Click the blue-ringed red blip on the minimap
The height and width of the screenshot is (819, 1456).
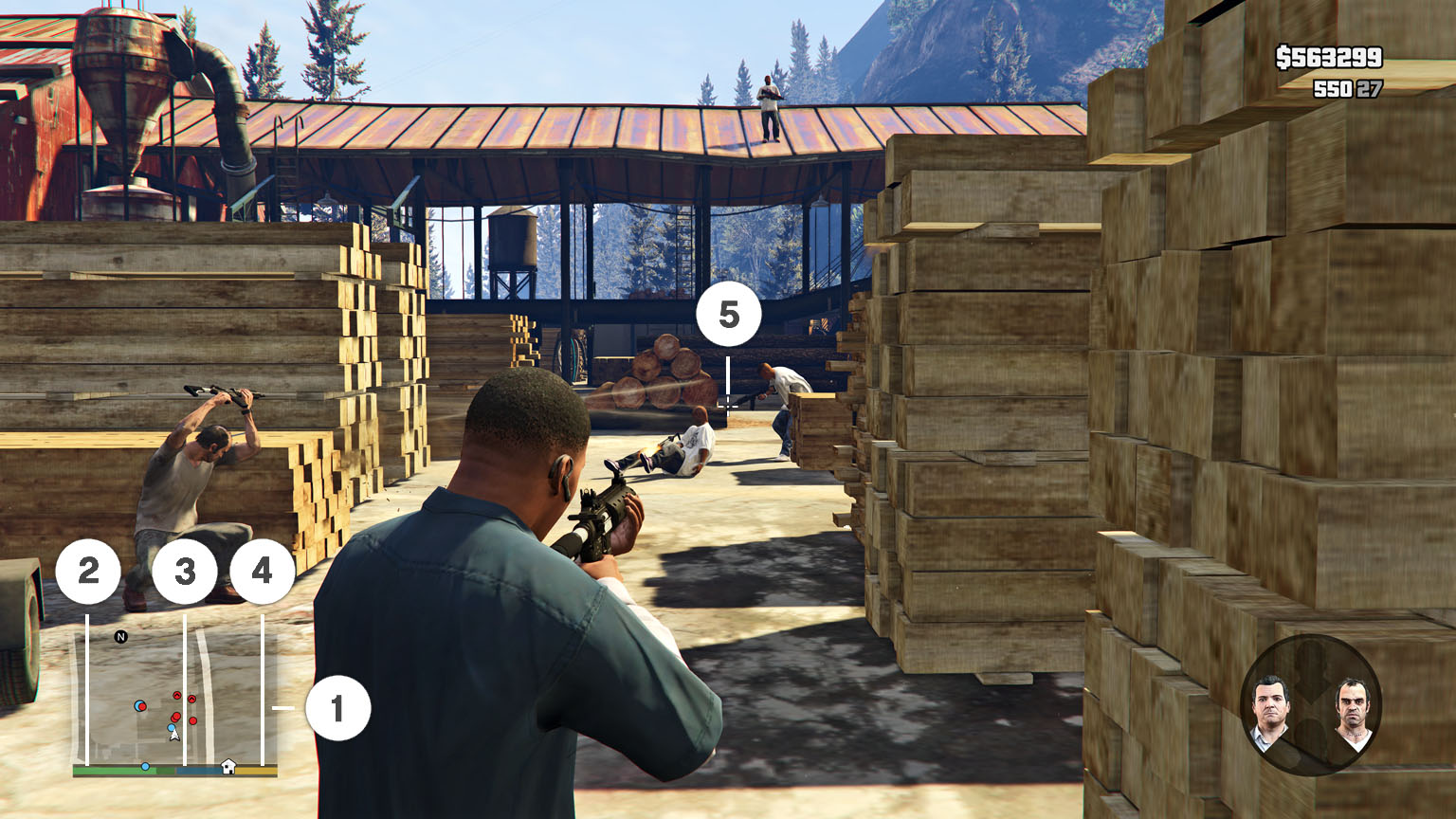tap(139, 706)
